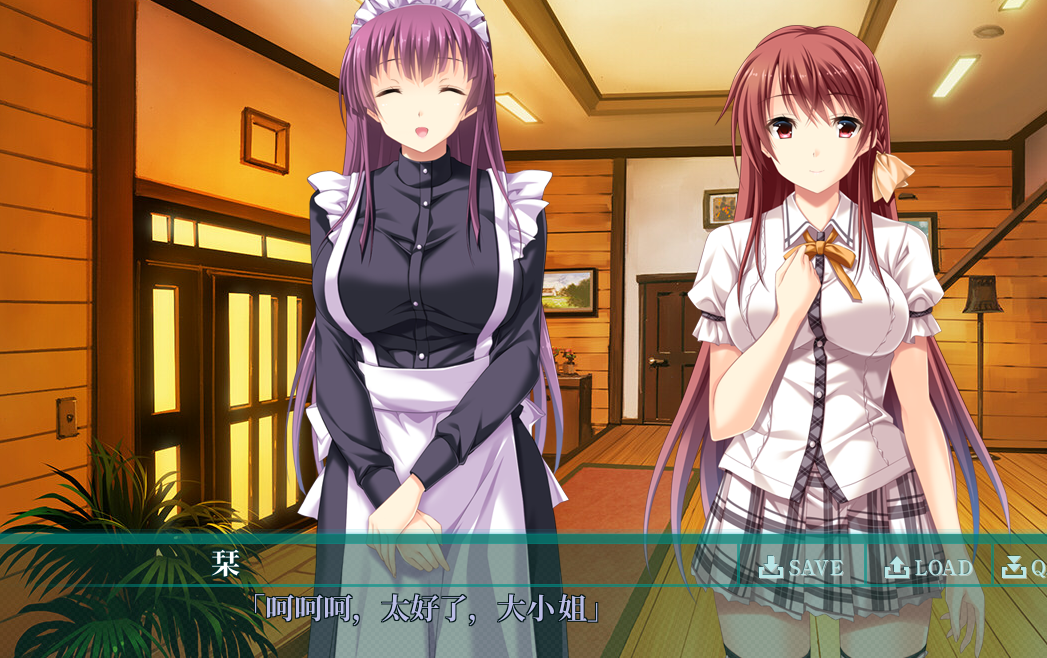Open the LOAD menu
Viewport: 1047px width, 658px height.
[928, 568]
